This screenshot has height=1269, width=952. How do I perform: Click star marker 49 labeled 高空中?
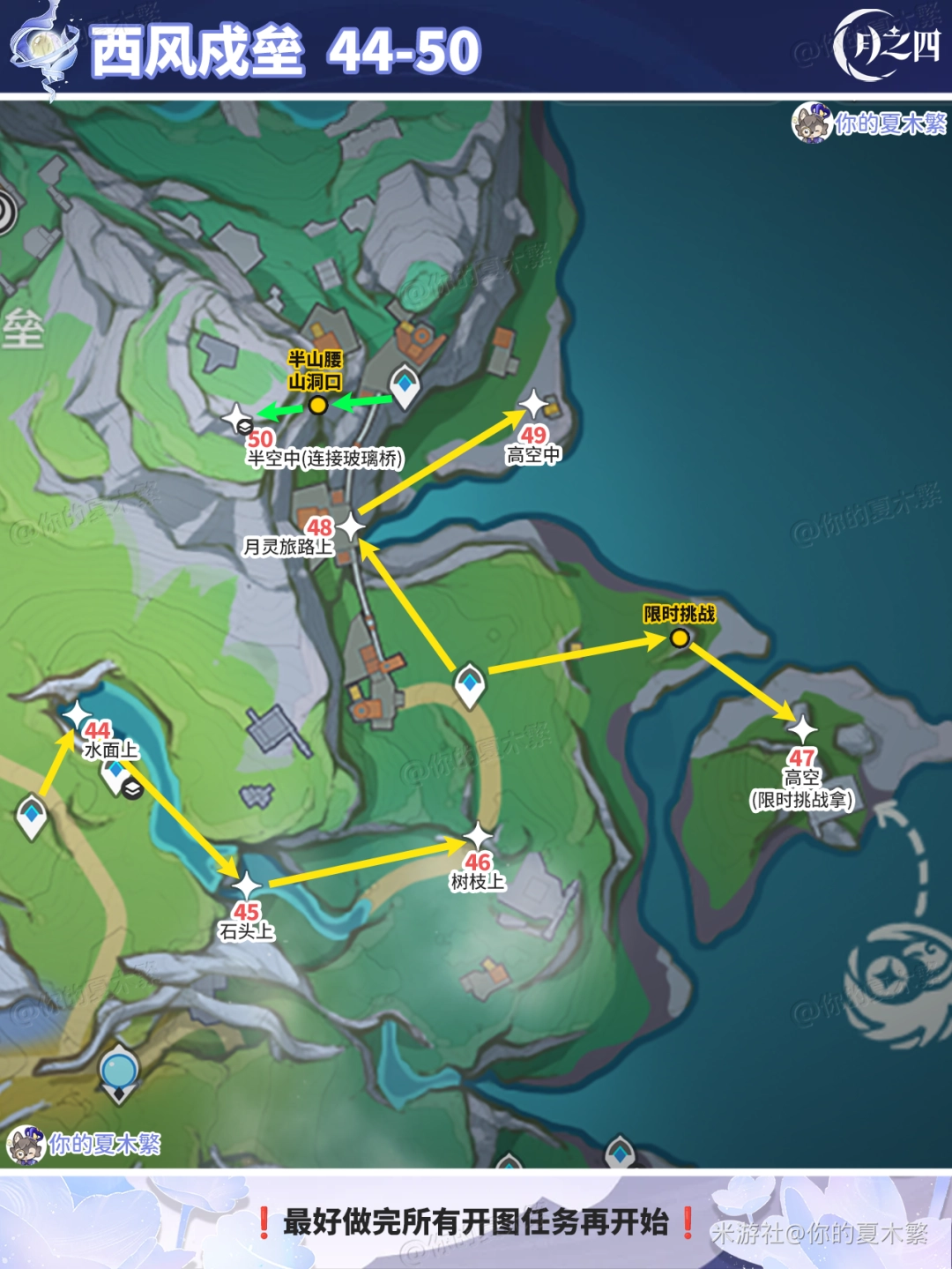pos(534,405)
